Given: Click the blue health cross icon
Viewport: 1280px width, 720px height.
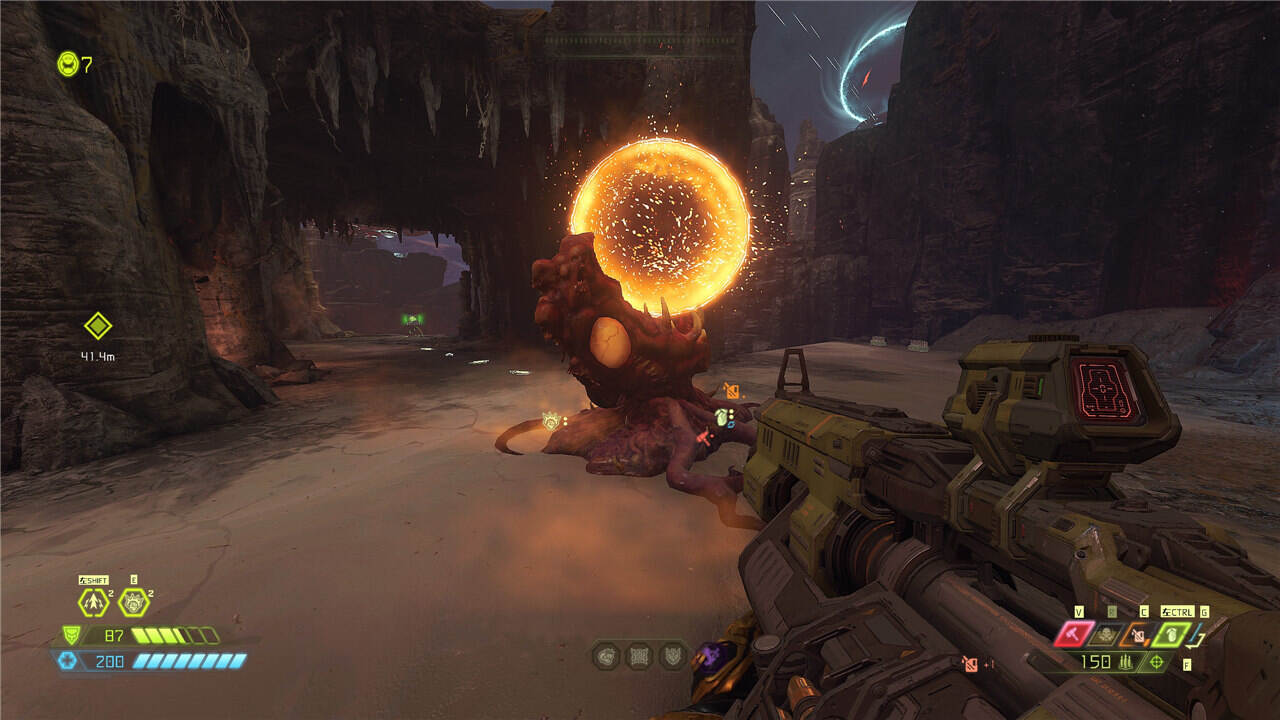Looking at the screenshot, I should click(x=68, y=660).
